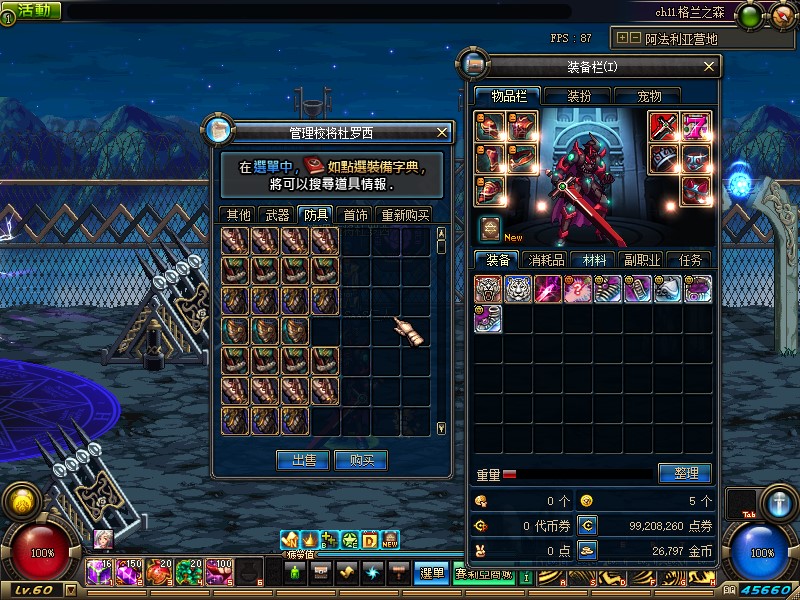This screenshot has width=800, height=600.
Task: Open the 首饰 shop tab
Action: pos(355,215)
